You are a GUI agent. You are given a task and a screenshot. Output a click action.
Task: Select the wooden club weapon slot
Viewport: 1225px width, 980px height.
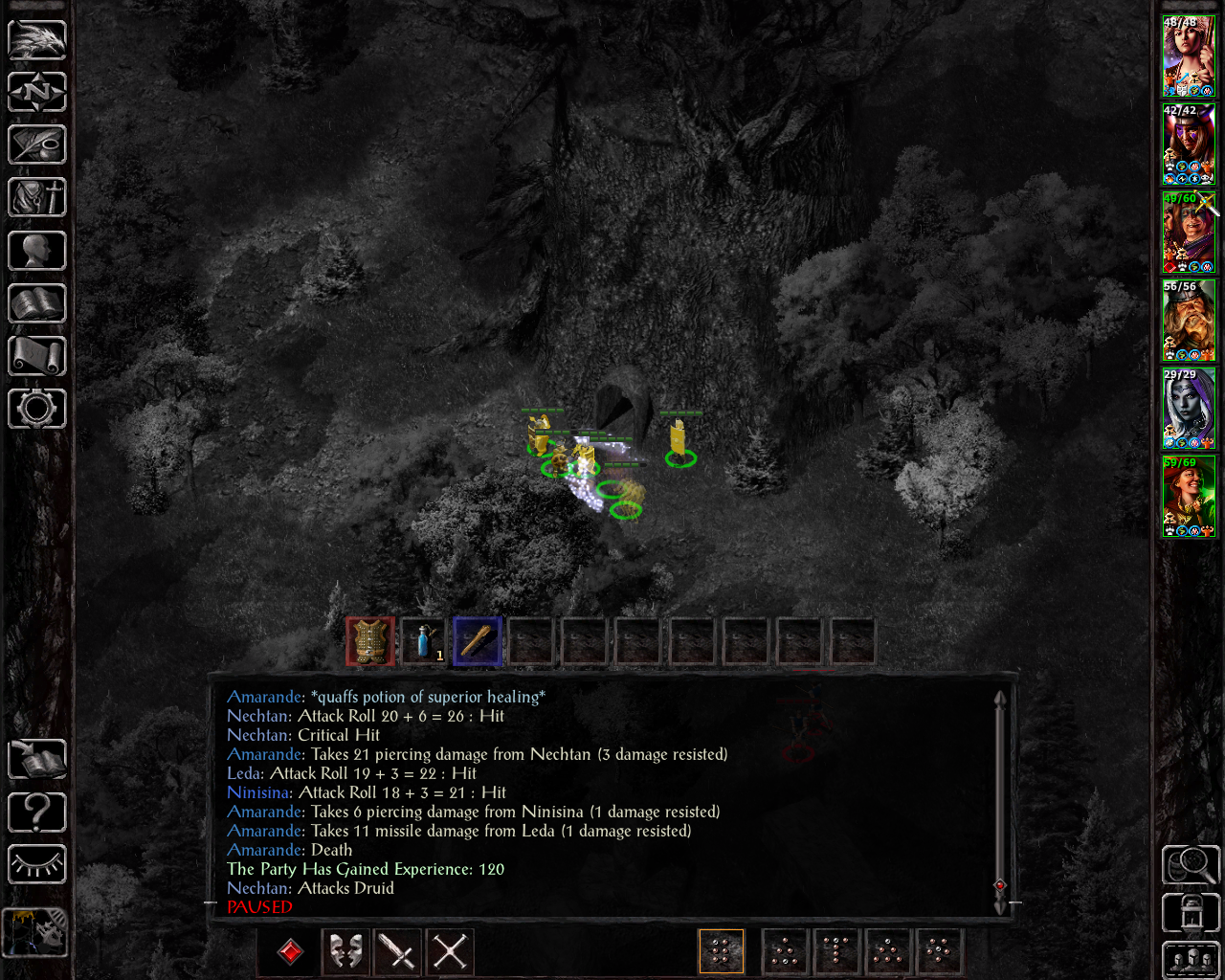click(x=478, y=640)
